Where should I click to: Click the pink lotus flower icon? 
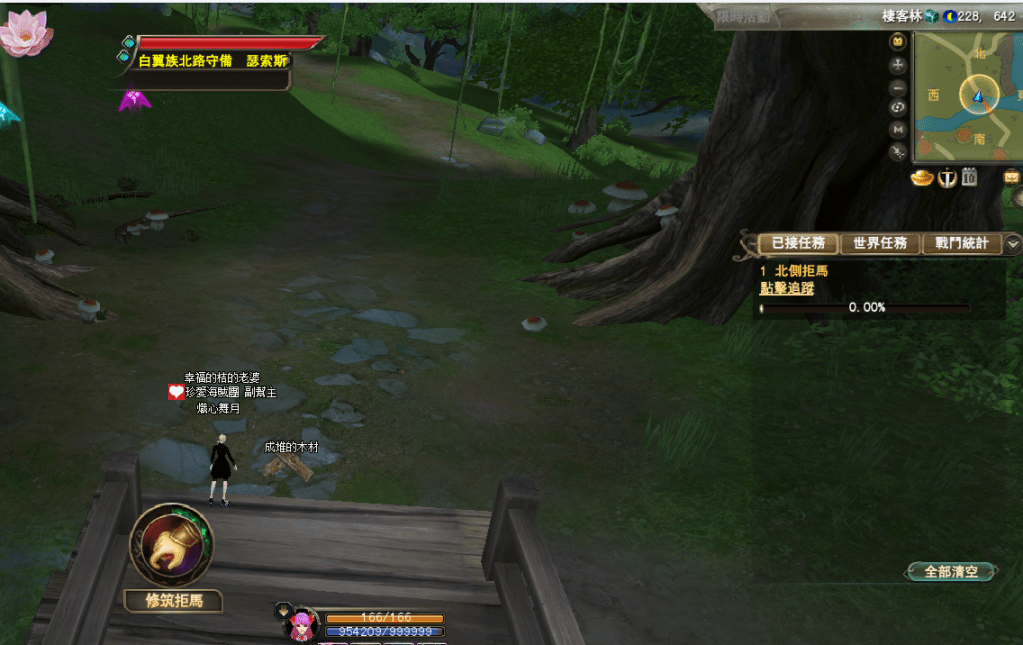[x=24, y=32]
